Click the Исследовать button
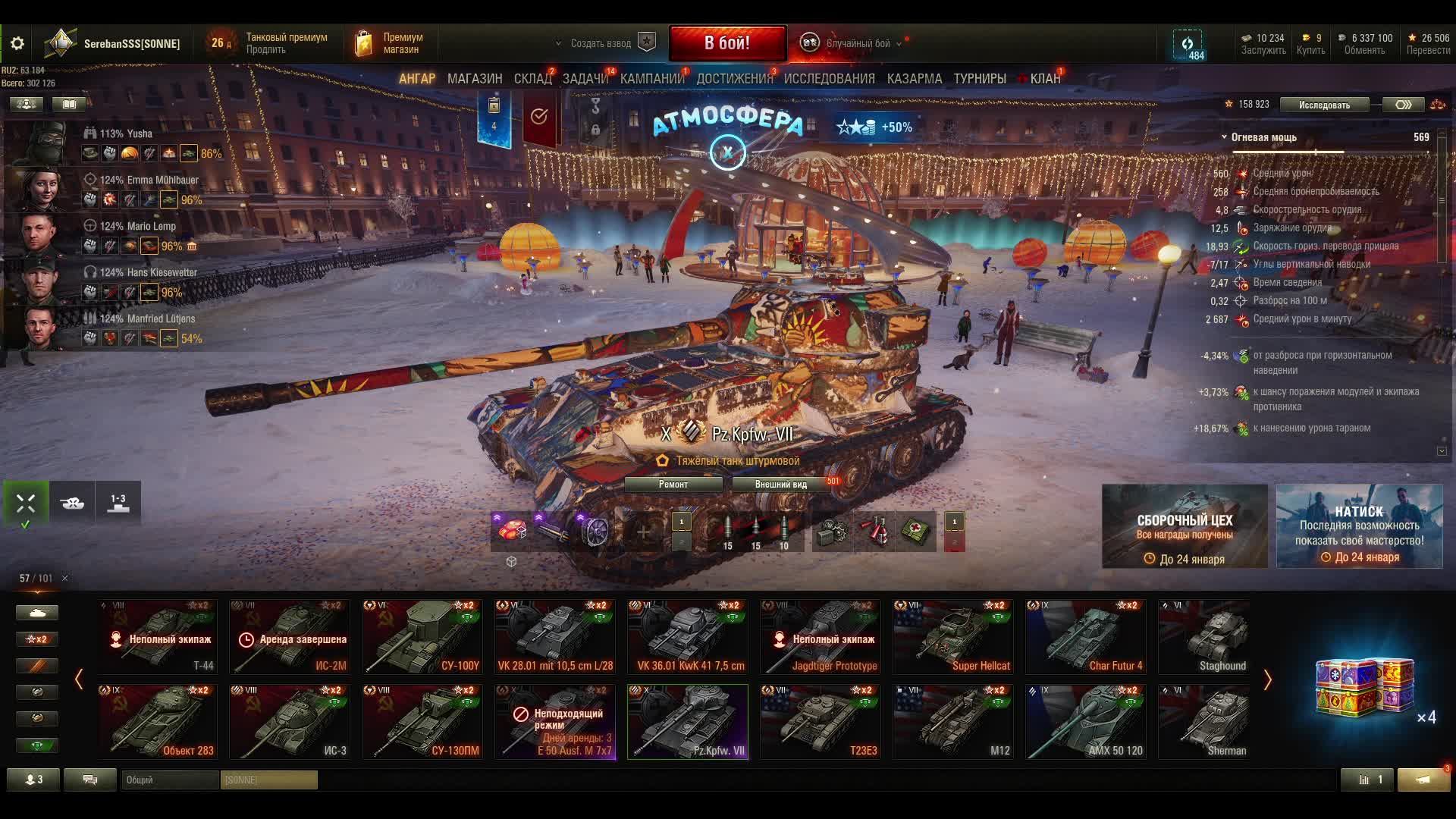This screenshot has height=819, width=1456. [1324, 105]
